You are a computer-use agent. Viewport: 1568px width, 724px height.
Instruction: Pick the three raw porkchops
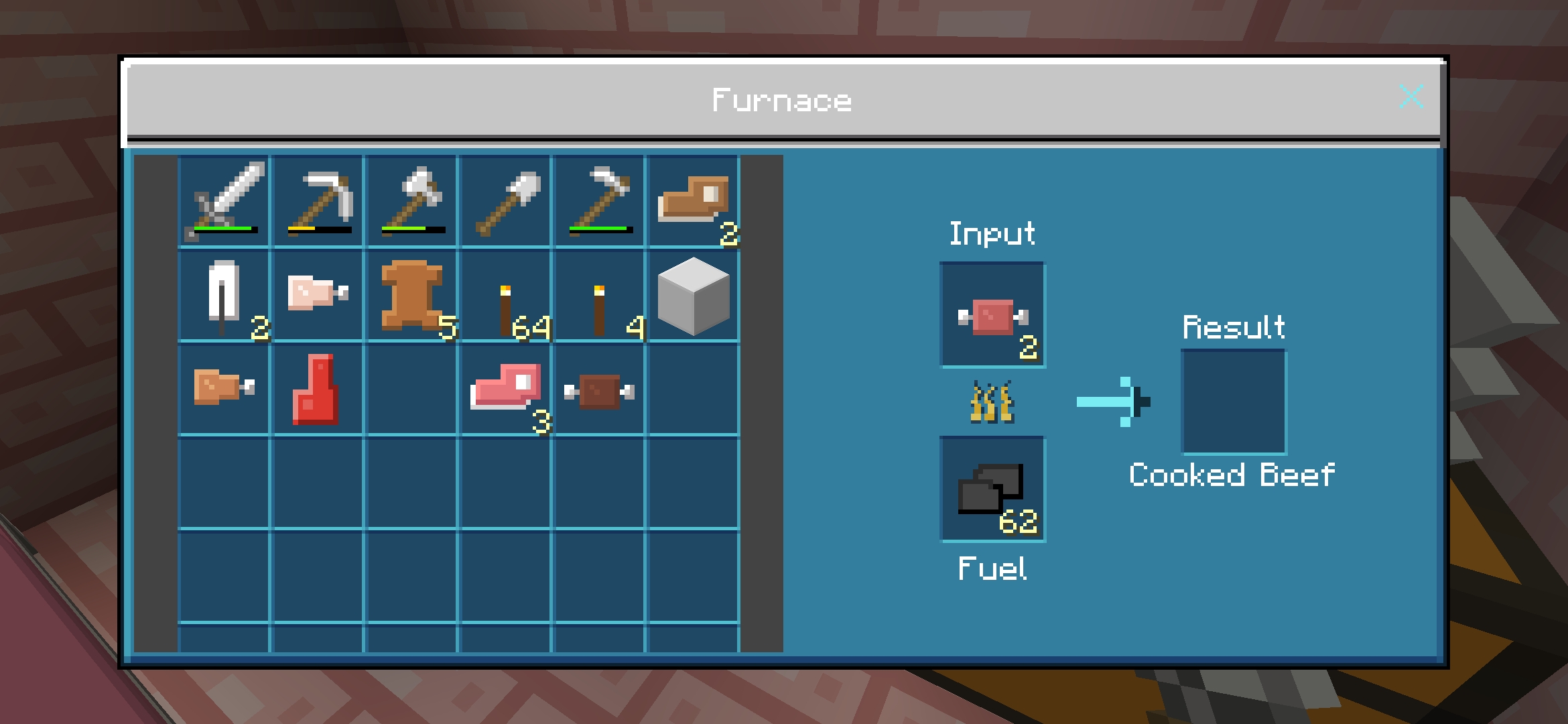point(506,389)
